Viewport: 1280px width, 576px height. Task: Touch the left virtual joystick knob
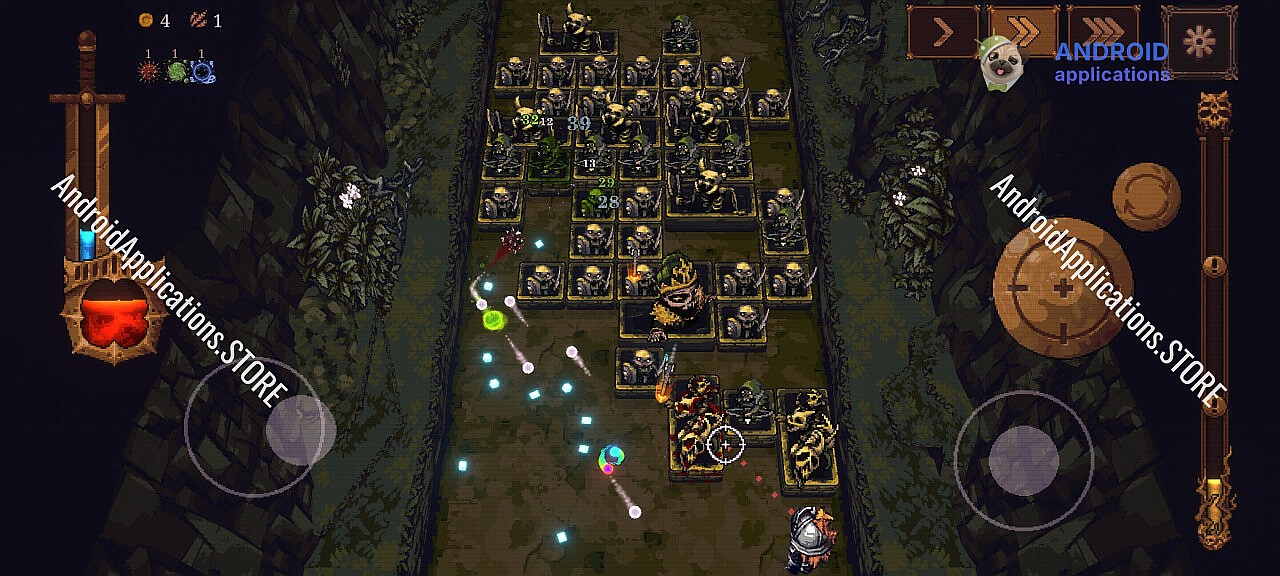[x=299, y=430]
